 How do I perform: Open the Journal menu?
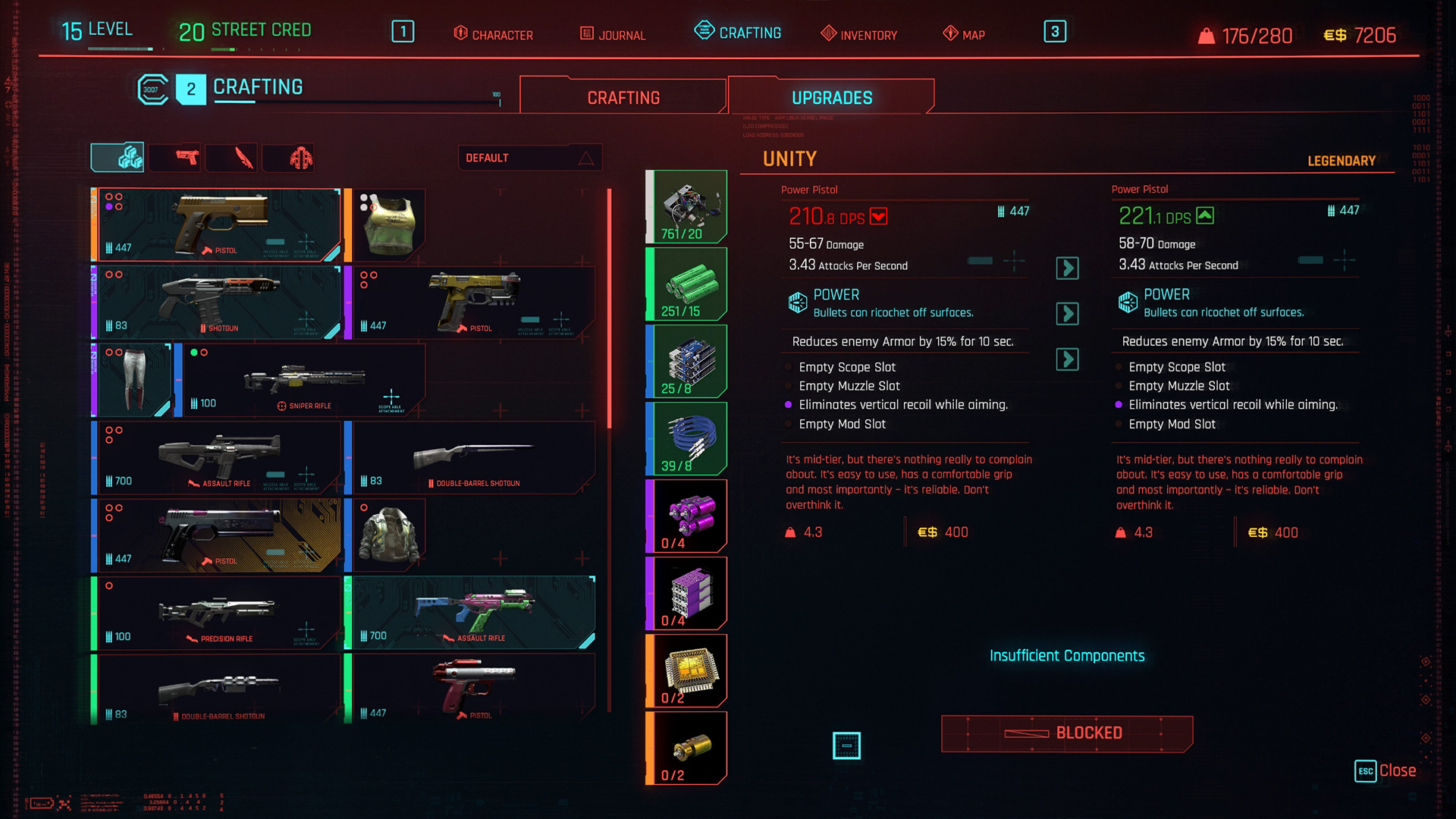pos(613,34)
